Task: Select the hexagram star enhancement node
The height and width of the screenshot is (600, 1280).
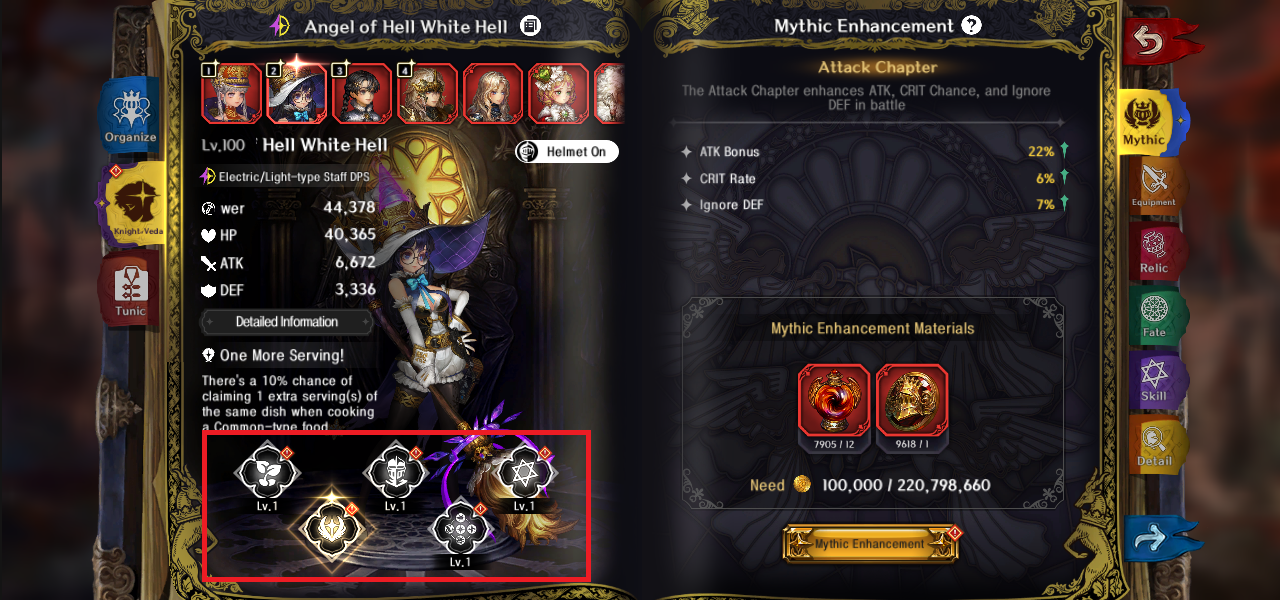Action: click(x=524, y=470)
